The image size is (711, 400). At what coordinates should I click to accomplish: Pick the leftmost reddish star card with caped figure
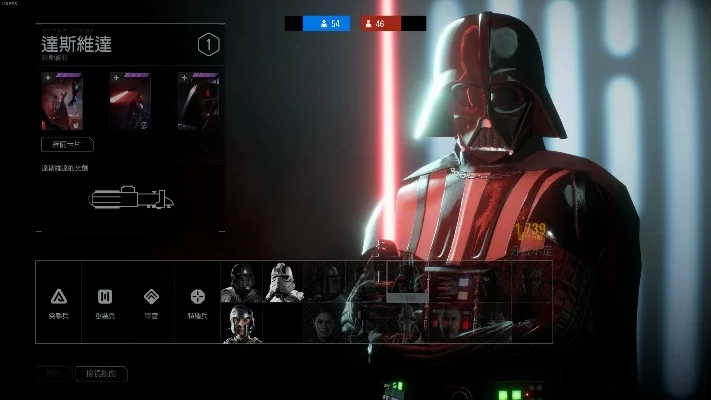click(62, 101)
